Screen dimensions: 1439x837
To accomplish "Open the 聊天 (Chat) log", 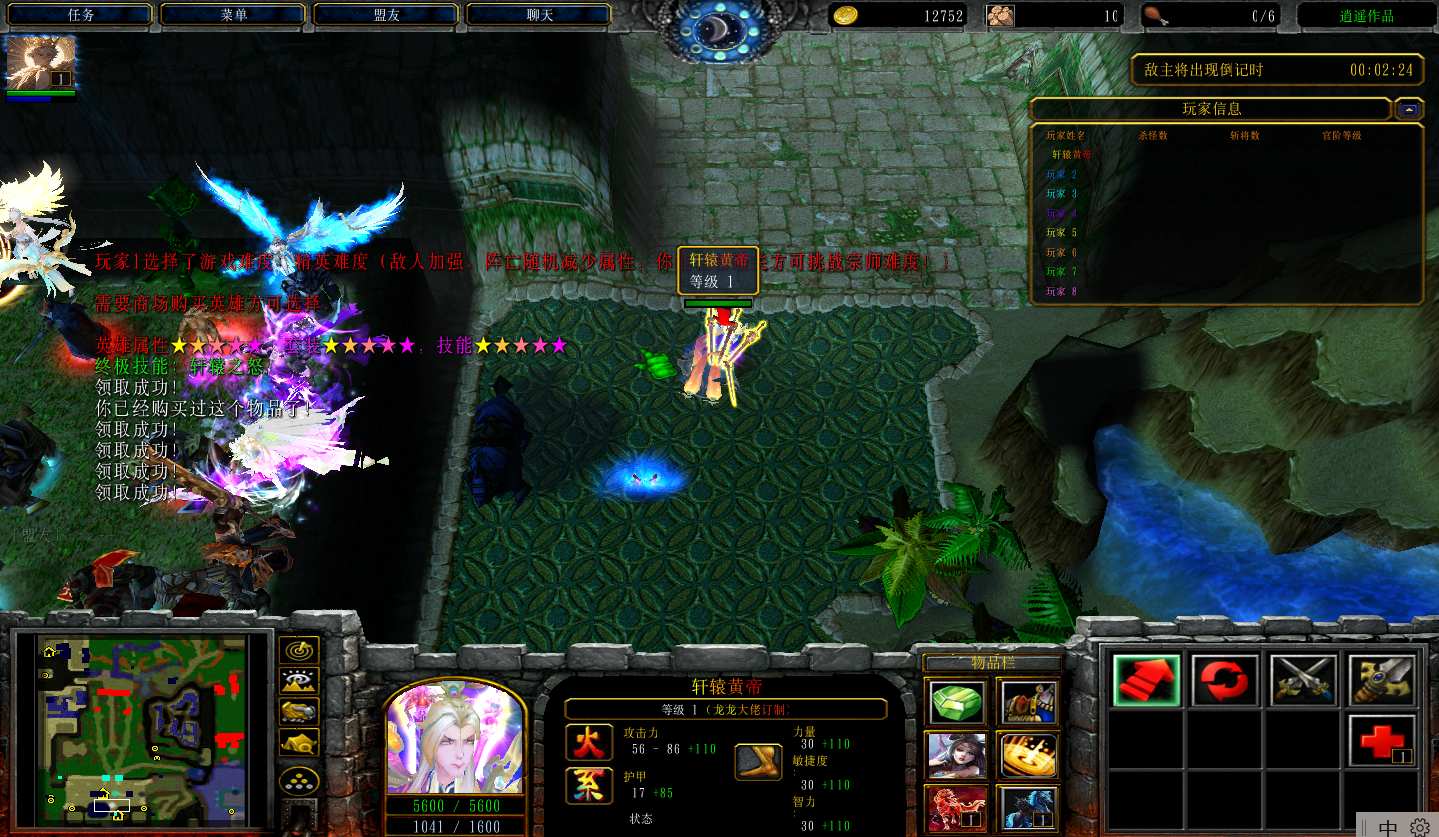I will pyautogui.click(x=539, y=15).
